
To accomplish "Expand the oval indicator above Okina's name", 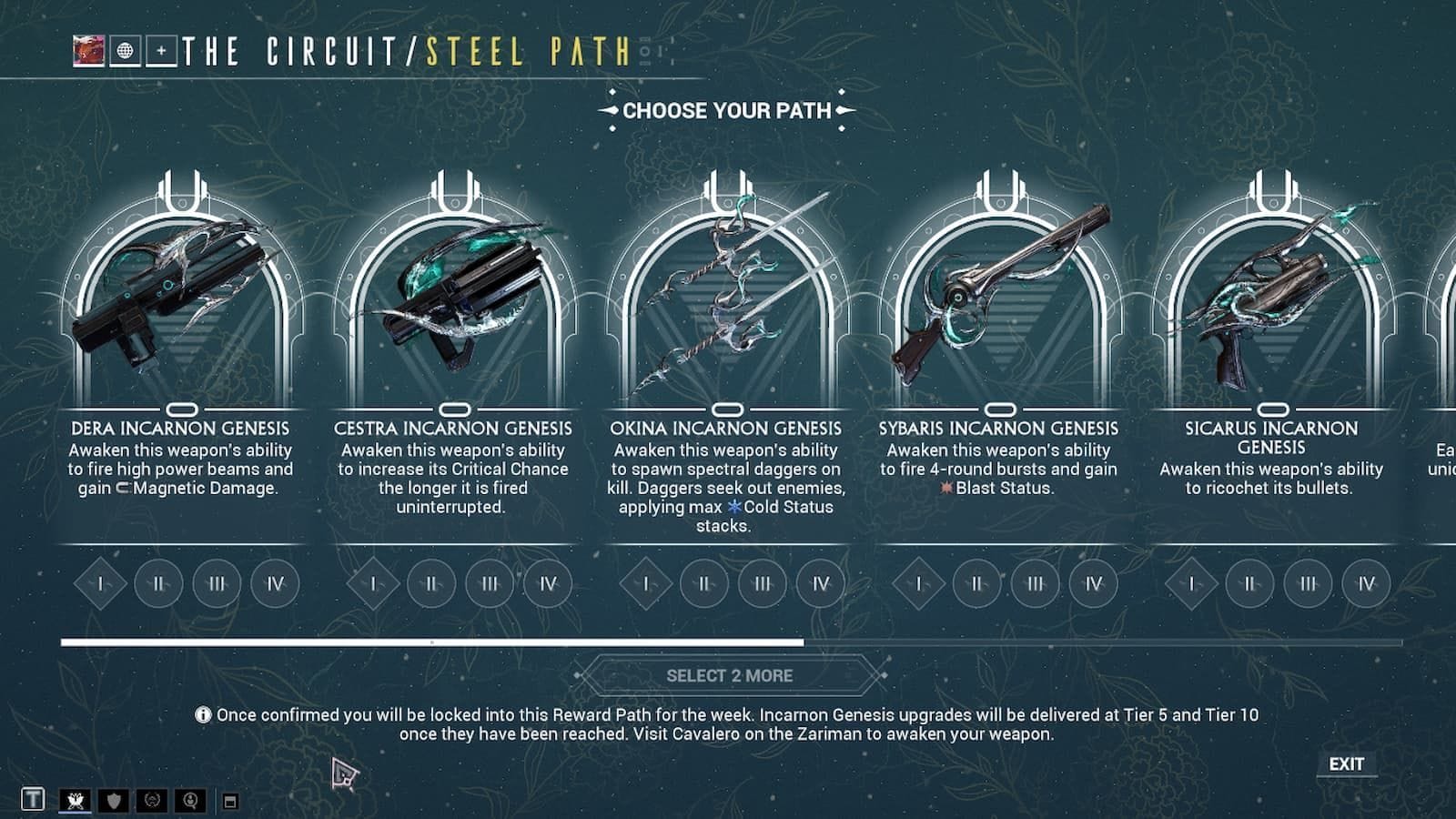I will [728, 409].
